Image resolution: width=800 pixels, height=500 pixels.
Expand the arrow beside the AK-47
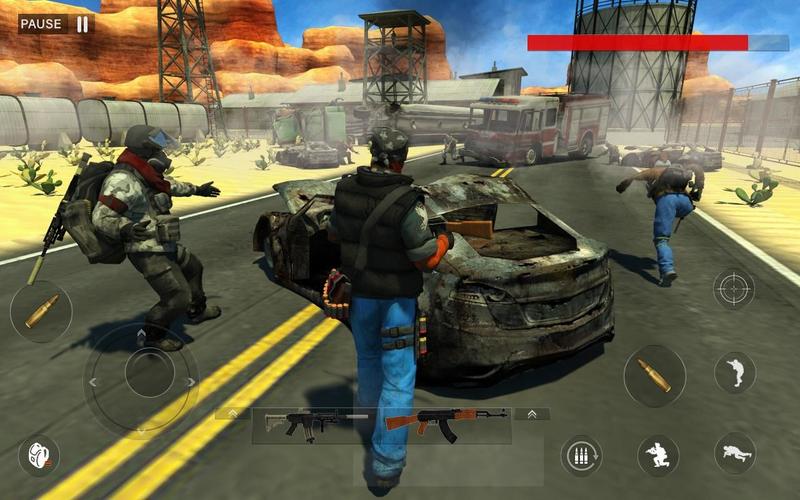point(531,413)
